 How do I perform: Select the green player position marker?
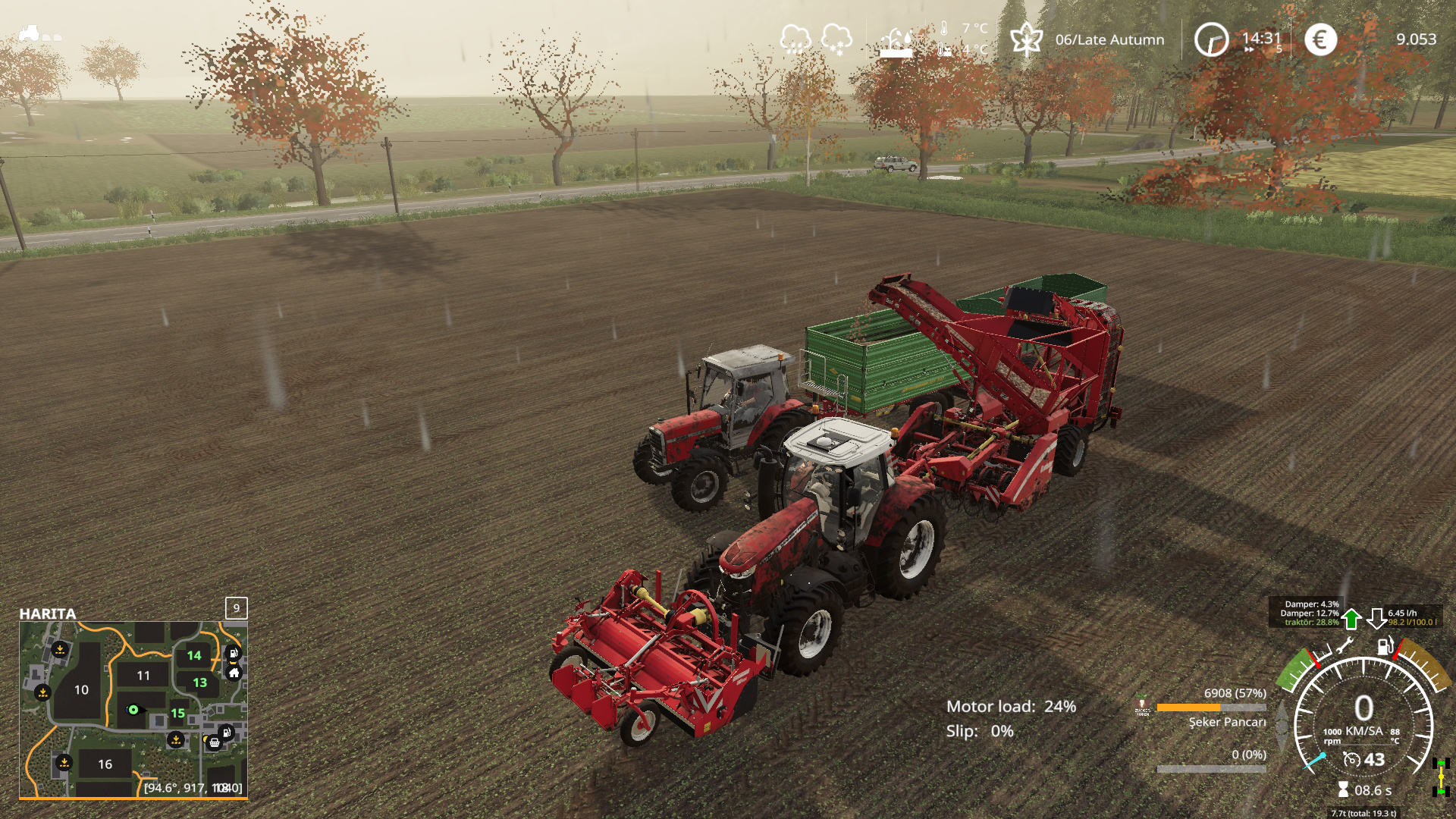(x=133, y=710)
